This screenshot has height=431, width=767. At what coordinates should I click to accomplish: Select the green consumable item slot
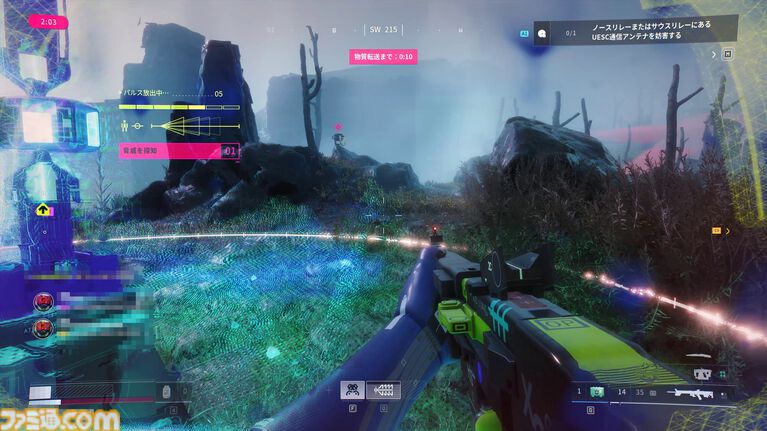(x=597, y=393)
